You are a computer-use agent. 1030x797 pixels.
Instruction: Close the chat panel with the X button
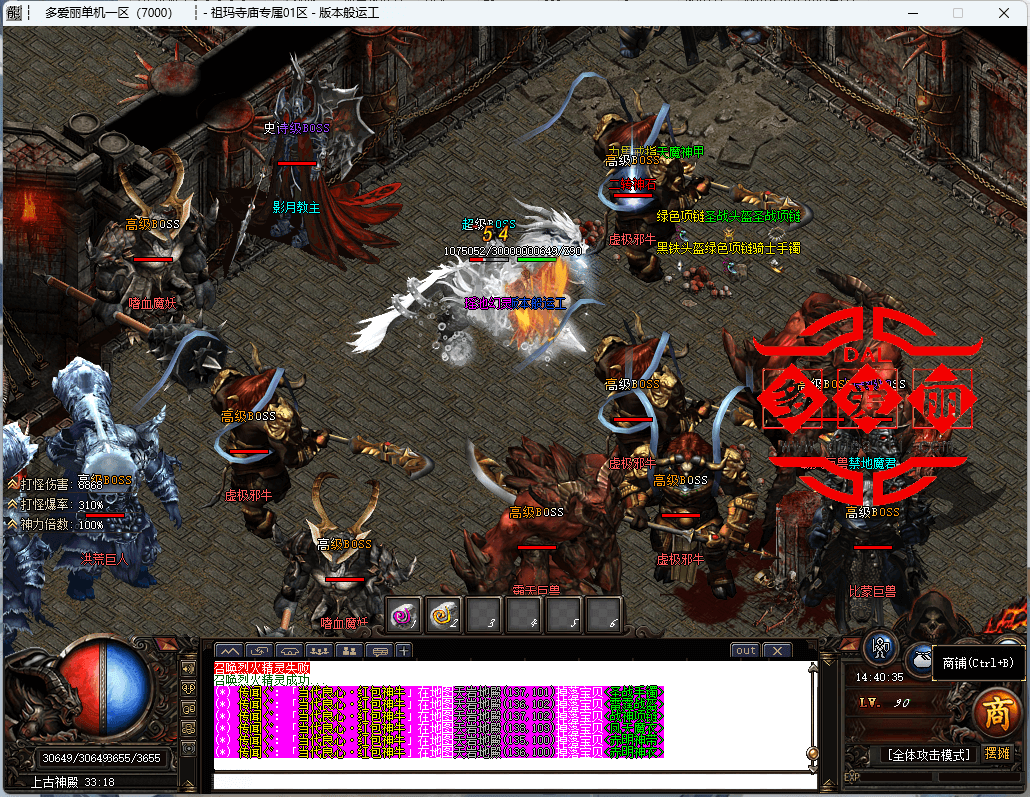pos(777,650)
